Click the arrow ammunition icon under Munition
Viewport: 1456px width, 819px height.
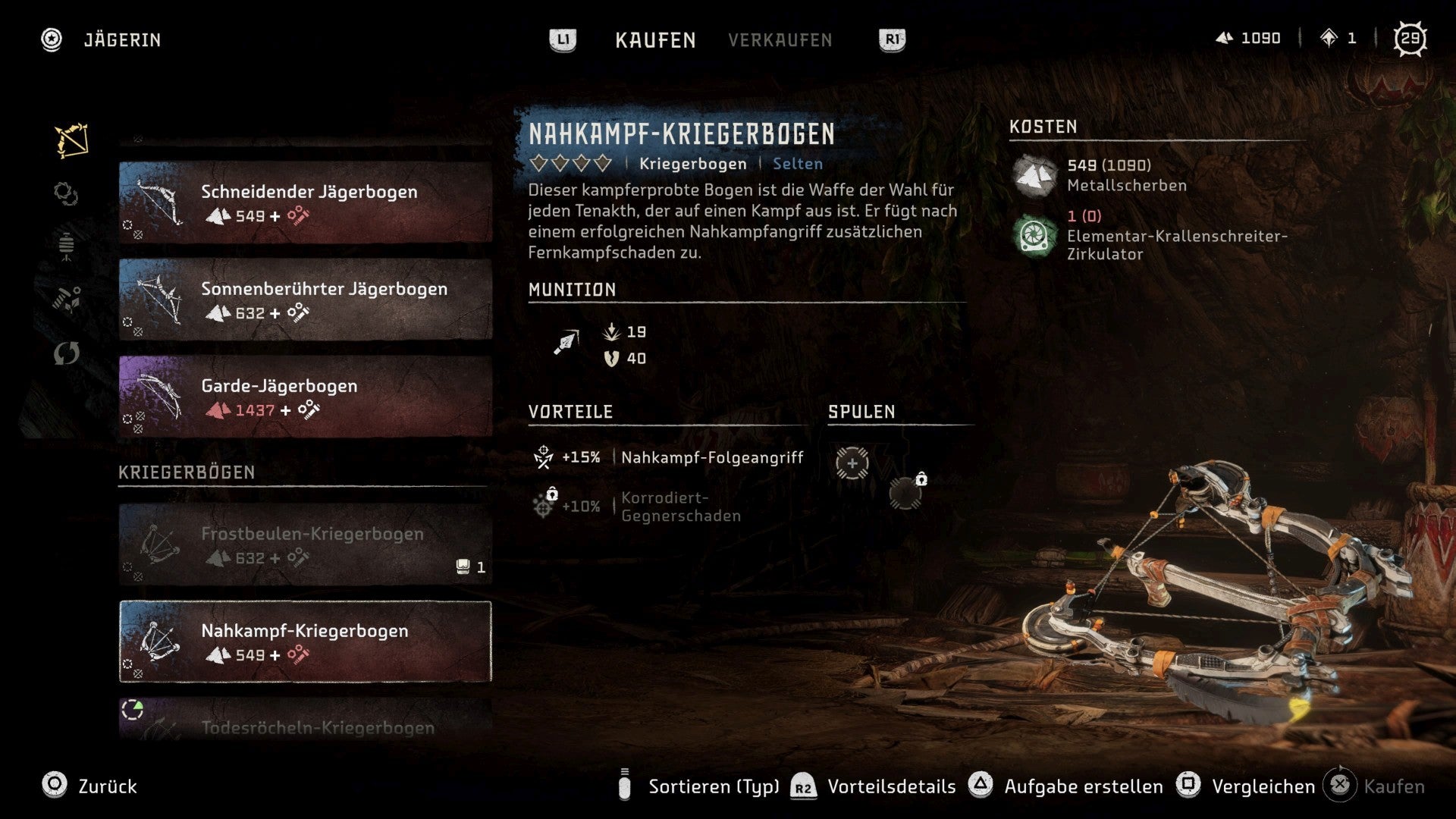click(565, 342)
